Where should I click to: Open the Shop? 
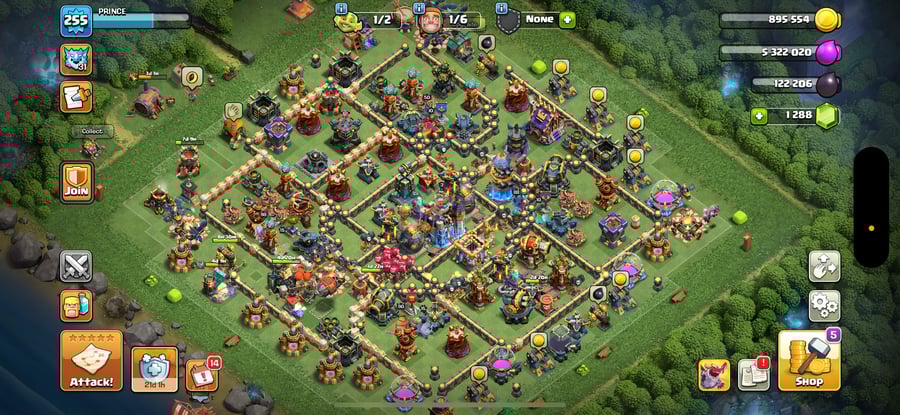(808, 360)
